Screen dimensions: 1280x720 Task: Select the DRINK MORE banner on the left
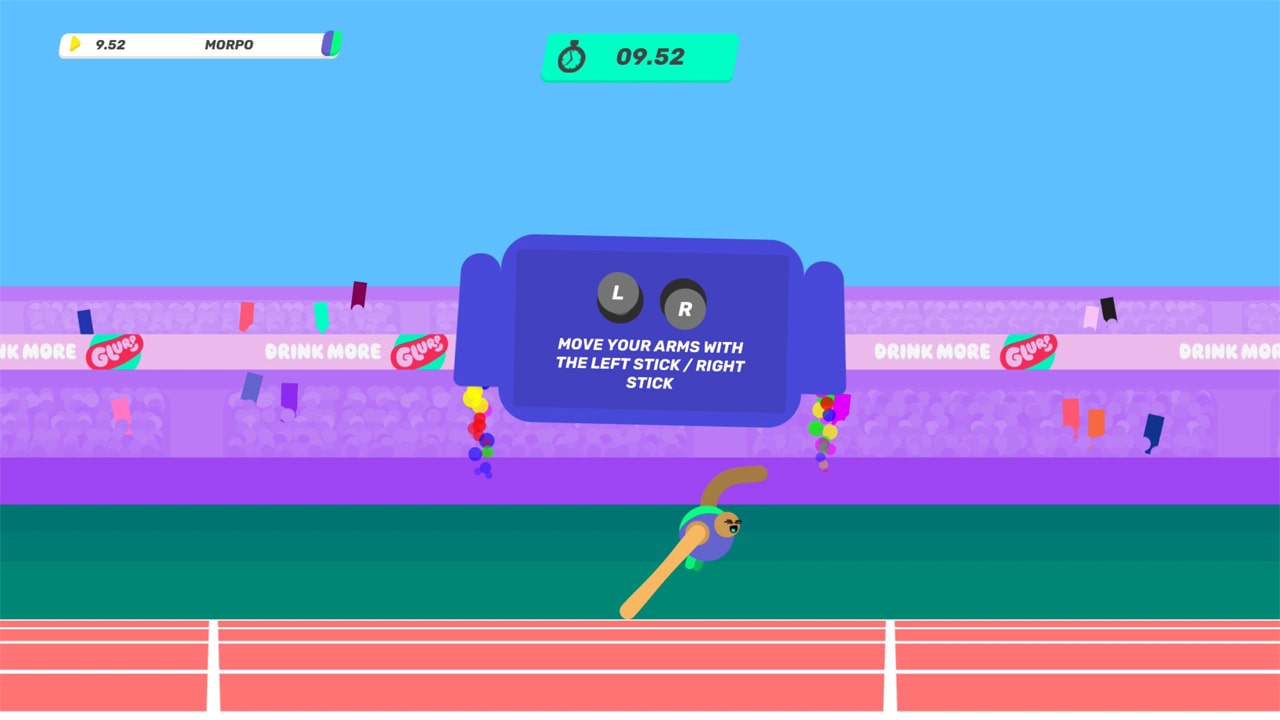[322, 352]
